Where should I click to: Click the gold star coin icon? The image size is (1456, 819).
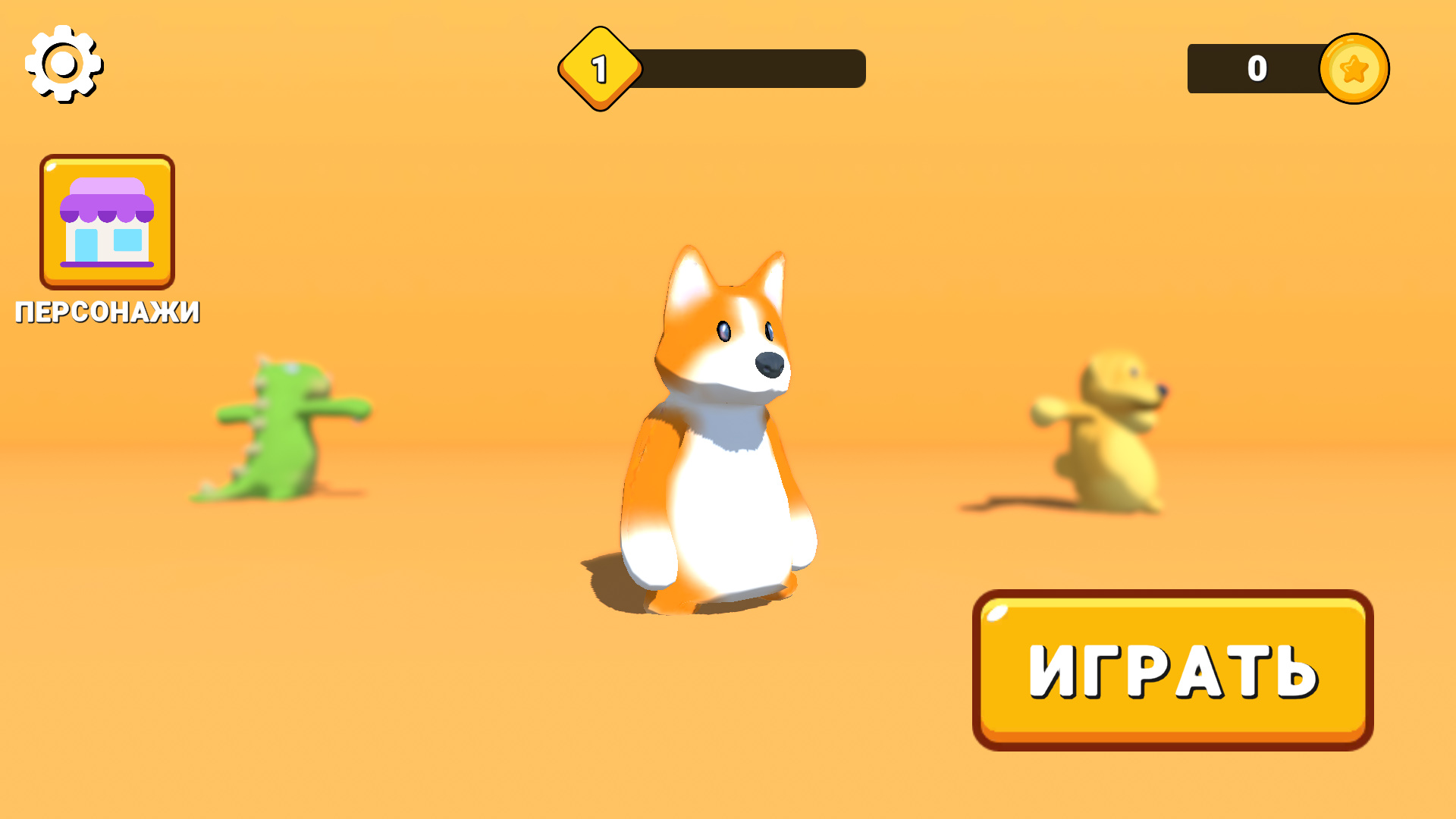pyautogui.click(x=1354, y=68)
